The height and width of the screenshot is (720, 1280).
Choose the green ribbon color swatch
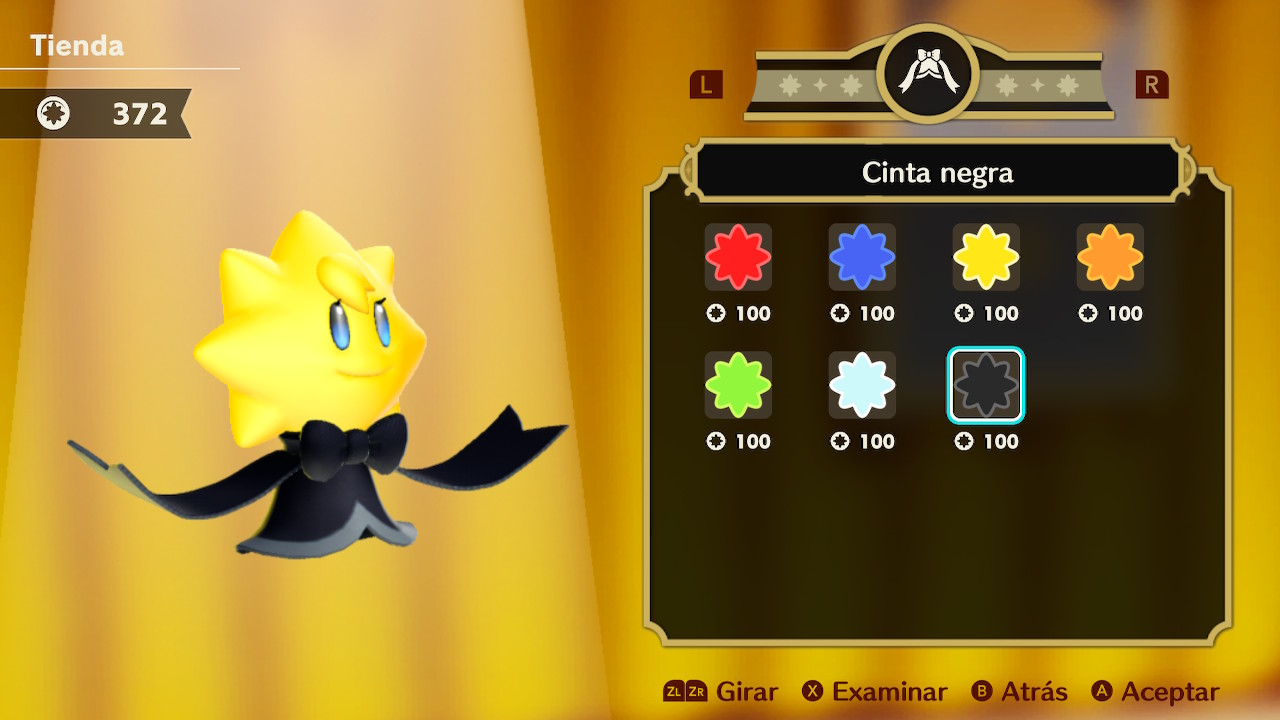(x=738, y=385)
